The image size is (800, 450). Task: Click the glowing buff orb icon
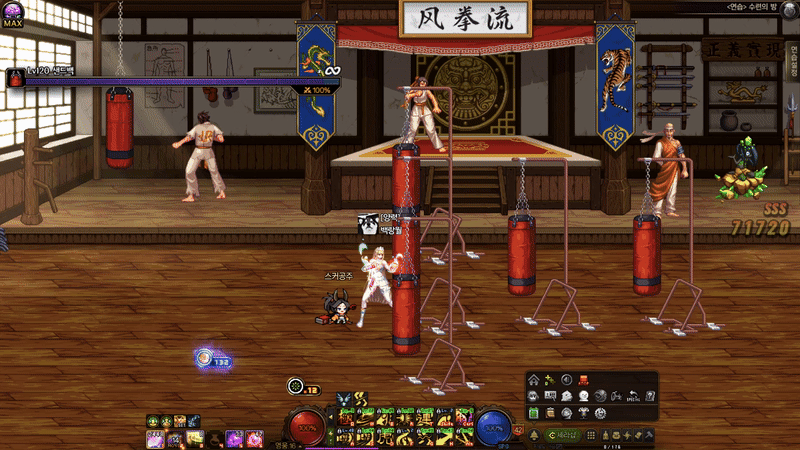coord(205,357)
